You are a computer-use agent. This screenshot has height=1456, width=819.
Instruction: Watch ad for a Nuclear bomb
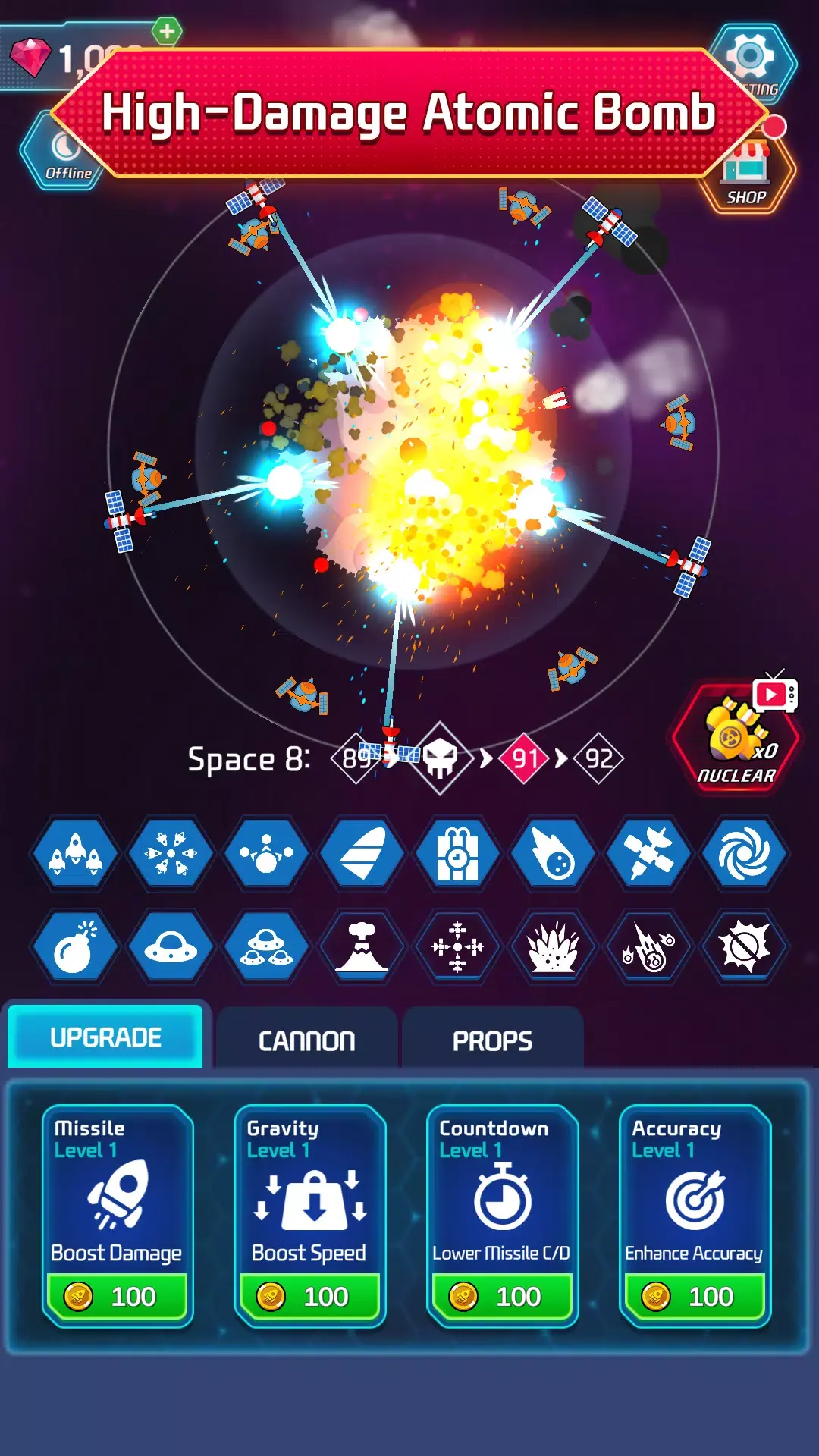pos(736,737)
